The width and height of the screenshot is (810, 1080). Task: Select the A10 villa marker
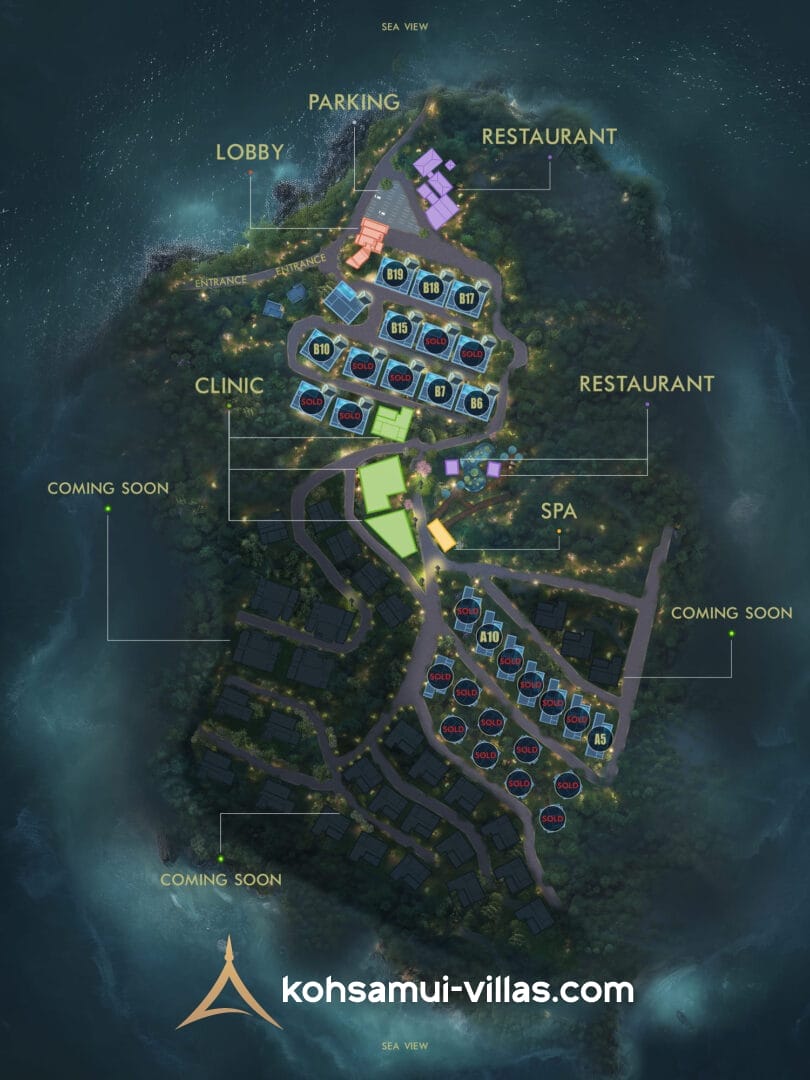pyautogui.click(x=489, y=635)
